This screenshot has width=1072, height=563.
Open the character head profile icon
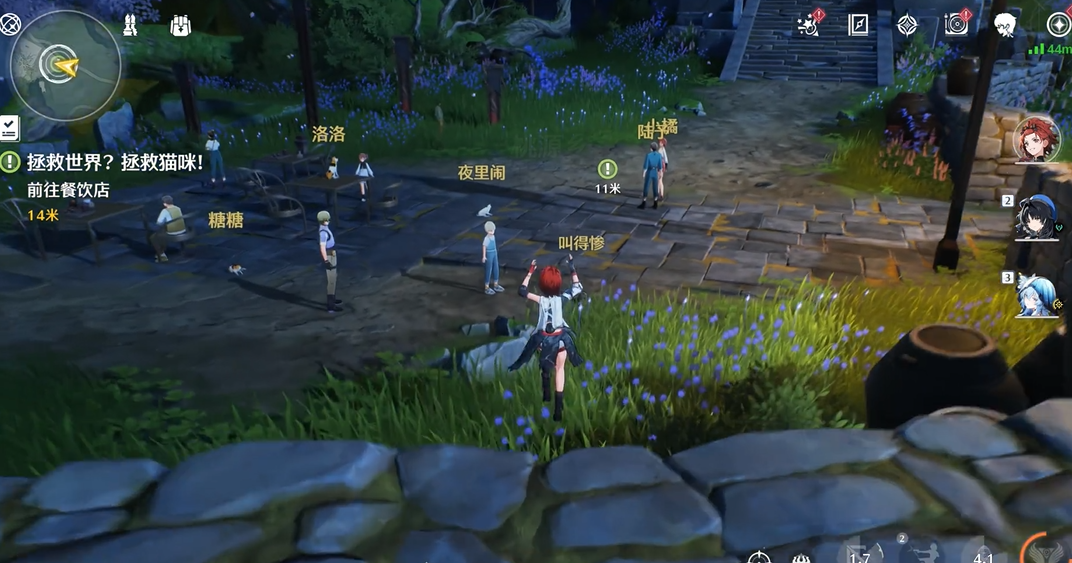point(1005,25)
